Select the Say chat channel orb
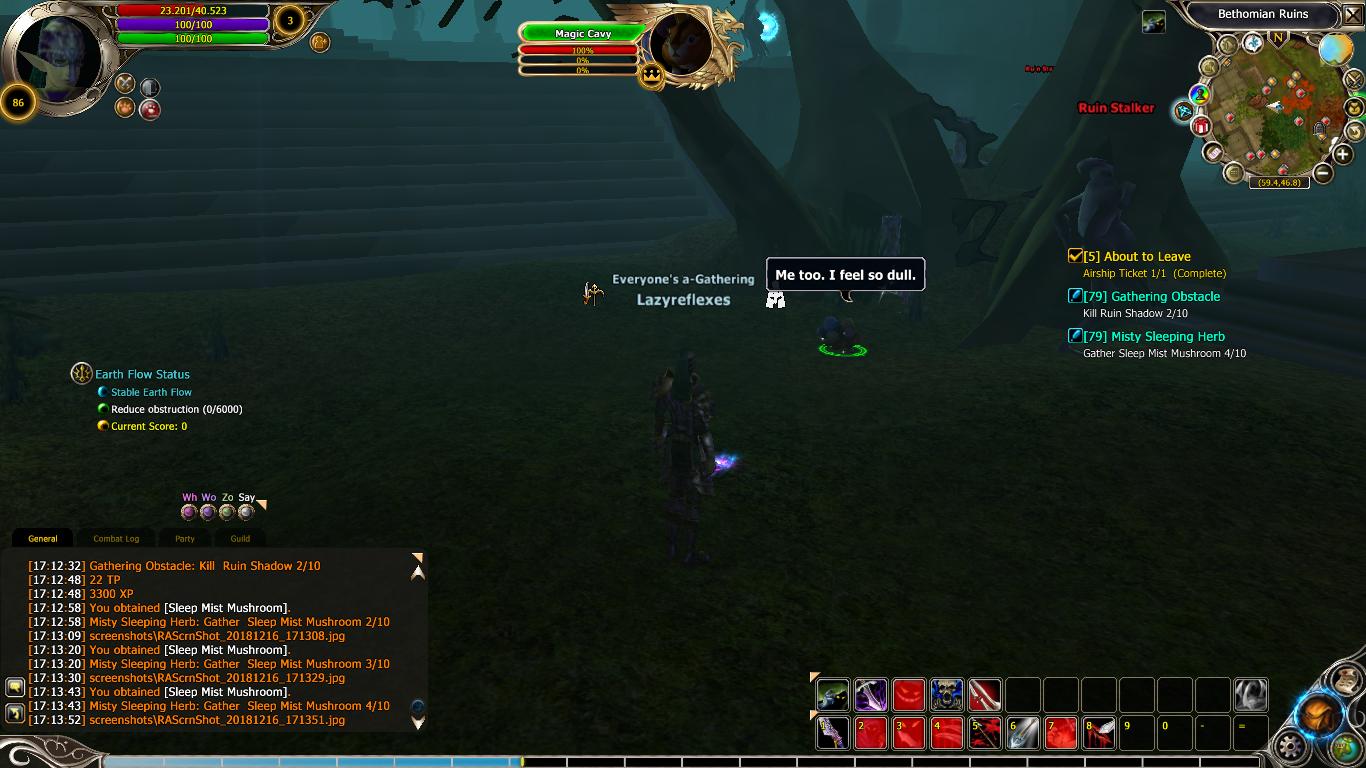The image size is (1366, 768). tap(246, 512)
